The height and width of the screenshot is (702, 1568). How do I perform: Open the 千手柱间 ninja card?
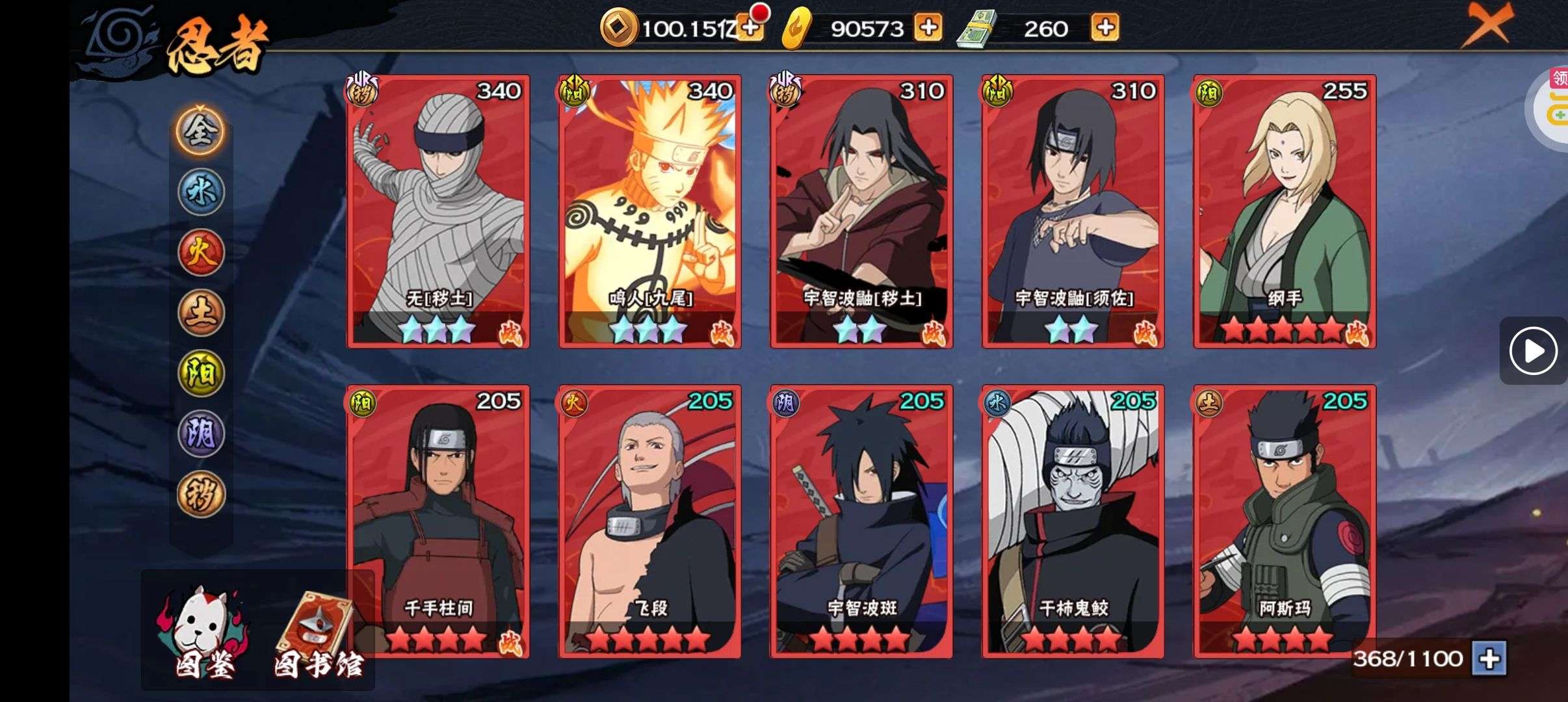[439, 521]
